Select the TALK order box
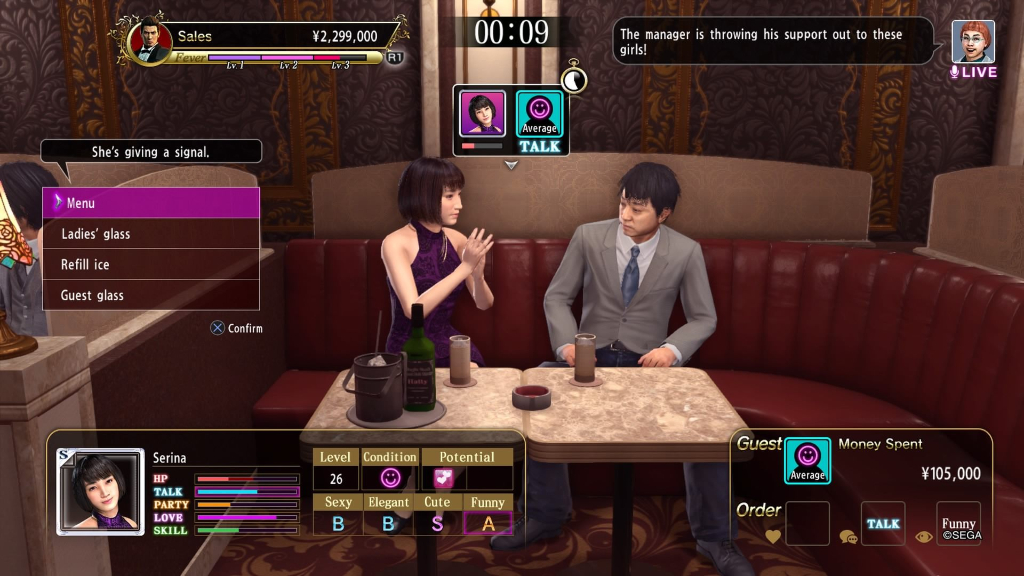Image resolution: width=1024 pixels, height=576 pixels. pyautogui.click(x=883, y=523)
